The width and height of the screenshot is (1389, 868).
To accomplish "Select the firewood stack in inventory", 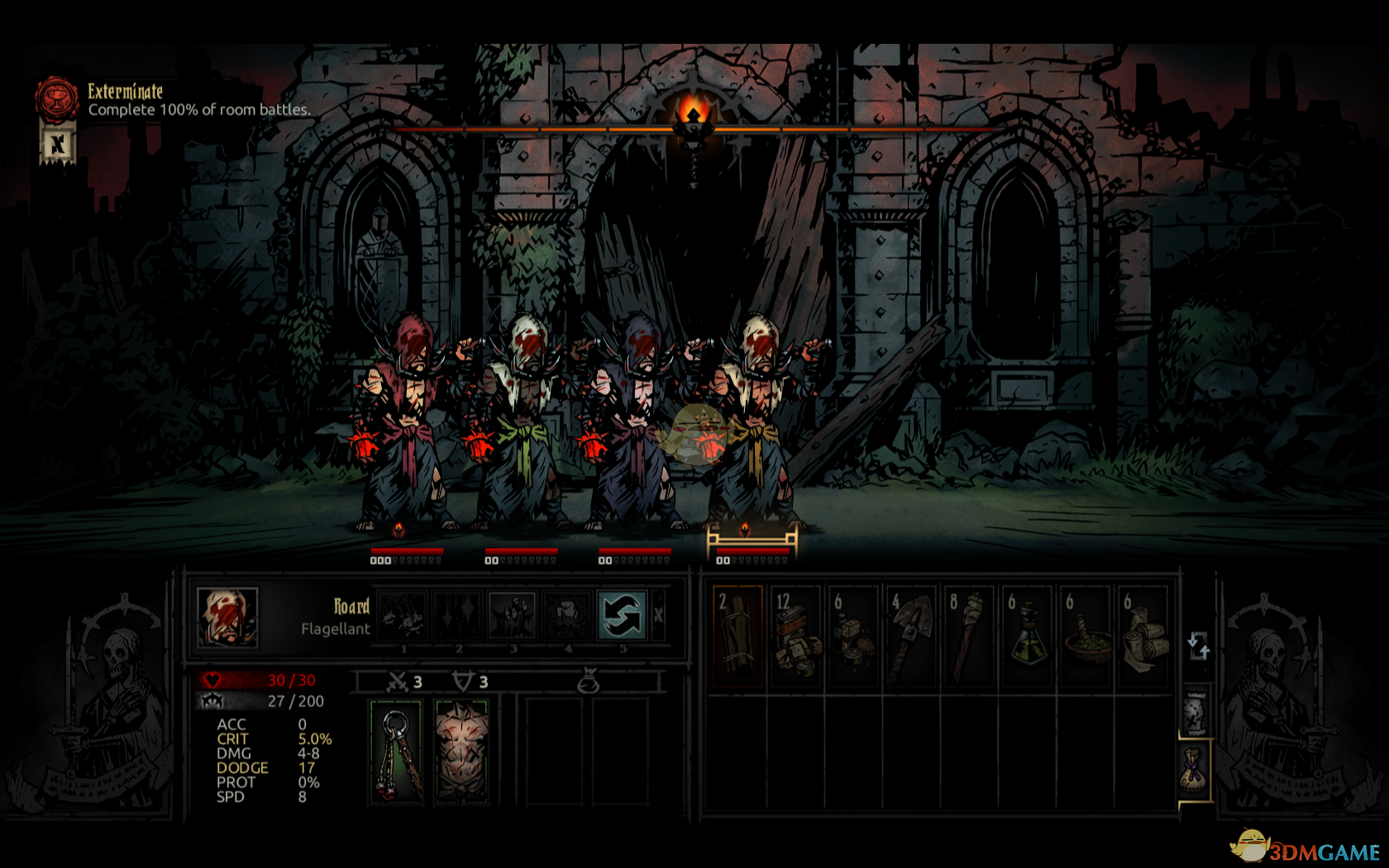I will pyautogui.click(x=737, y=636).
